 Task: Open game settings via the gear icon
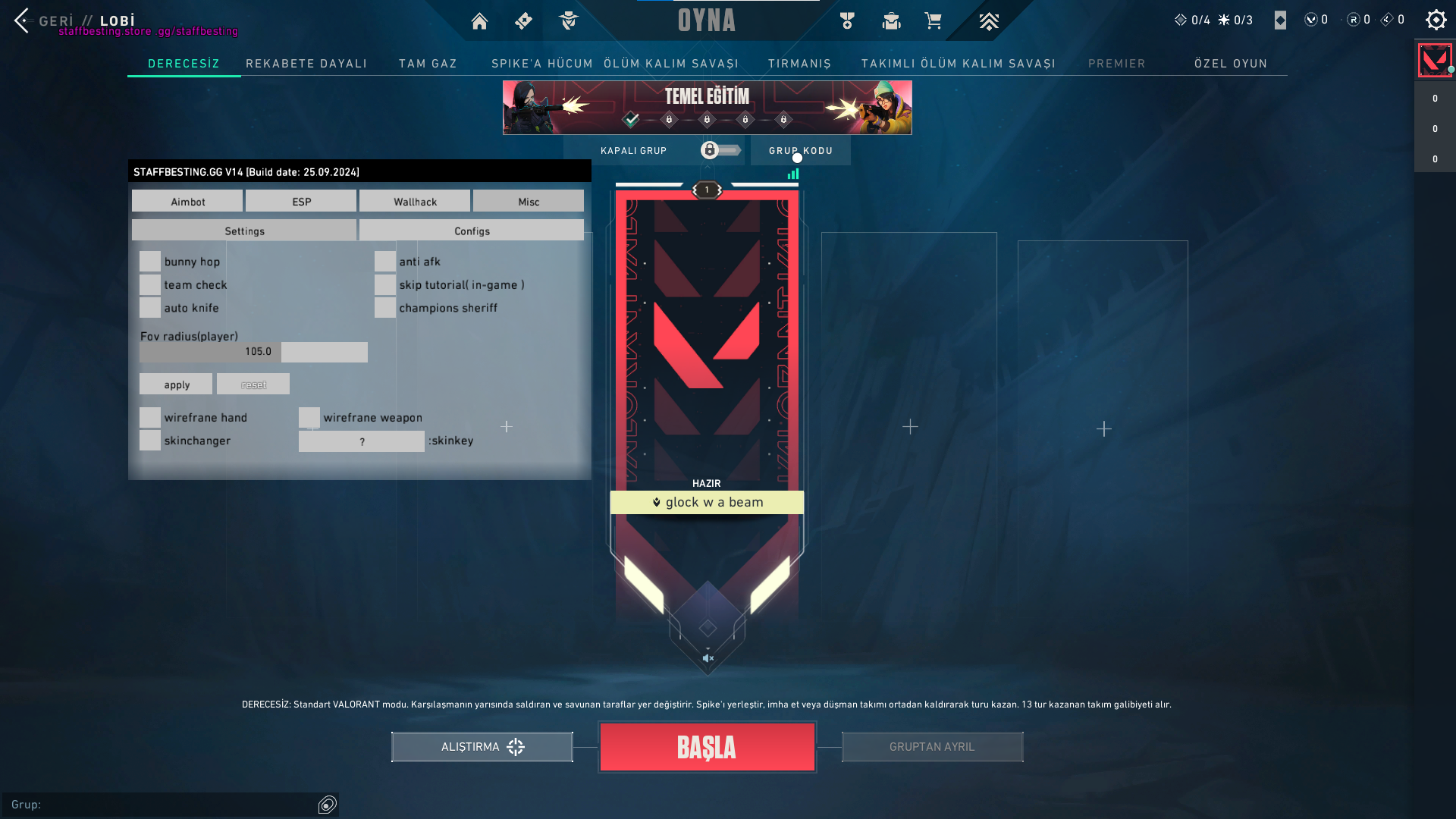coord(1436,20)
